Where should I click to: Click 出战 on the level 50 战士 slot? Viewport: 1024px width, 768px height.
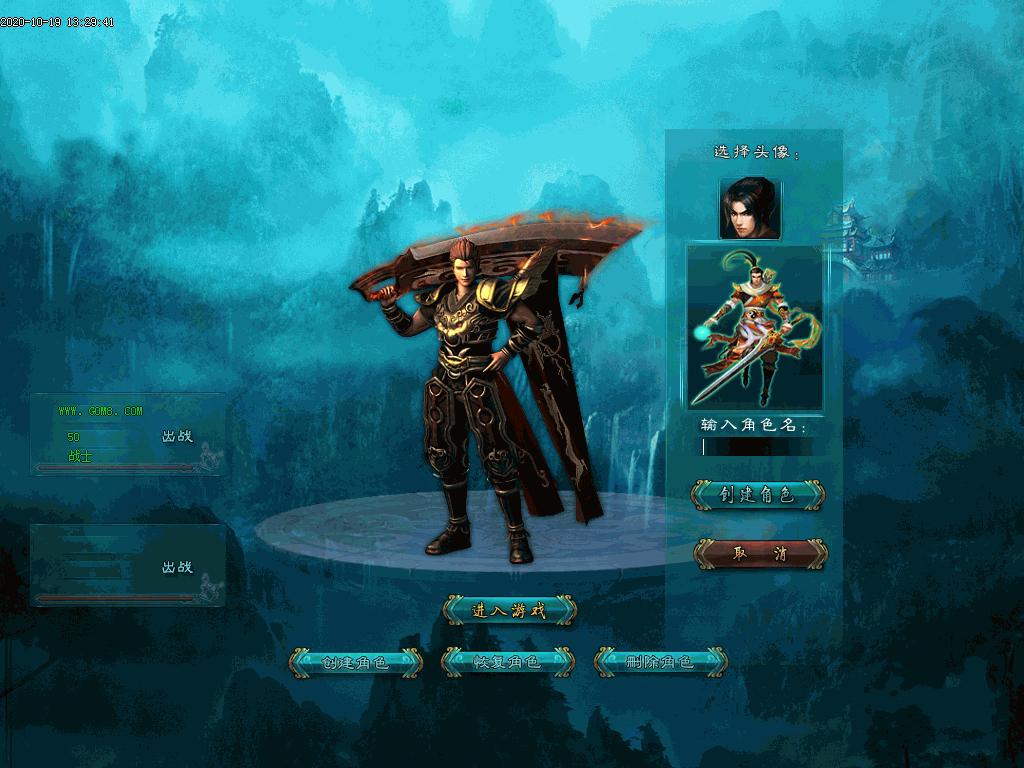click(177, 436)
